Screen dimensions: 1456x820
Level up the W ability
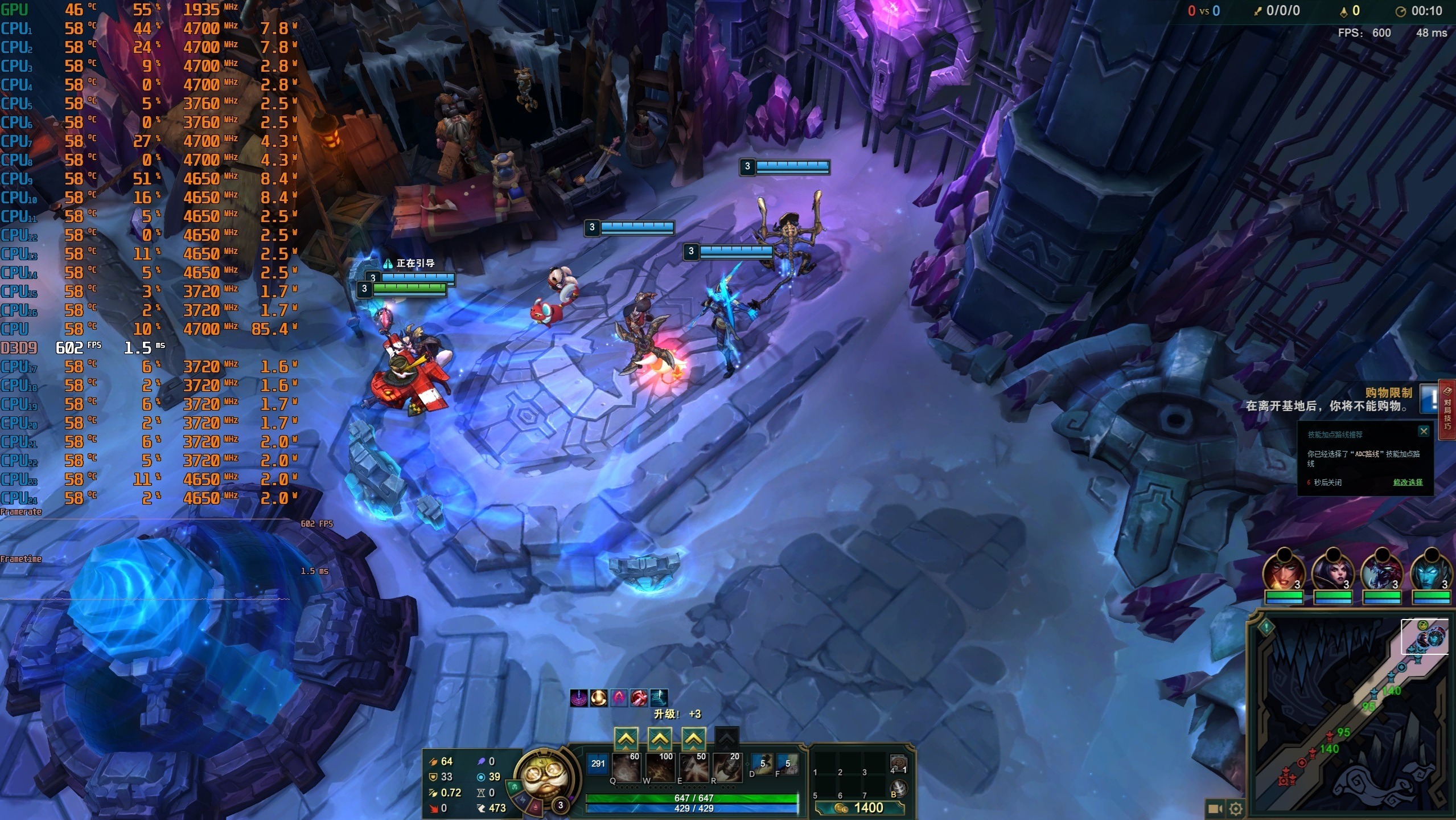click(660, 739)
